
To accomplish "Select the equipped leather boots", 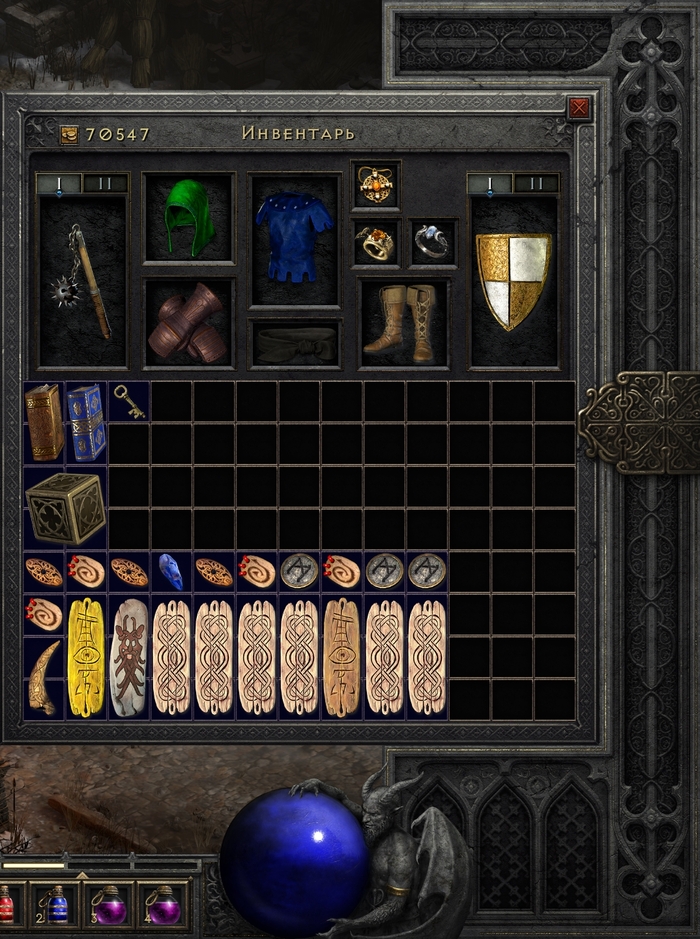I will point(402,322).
